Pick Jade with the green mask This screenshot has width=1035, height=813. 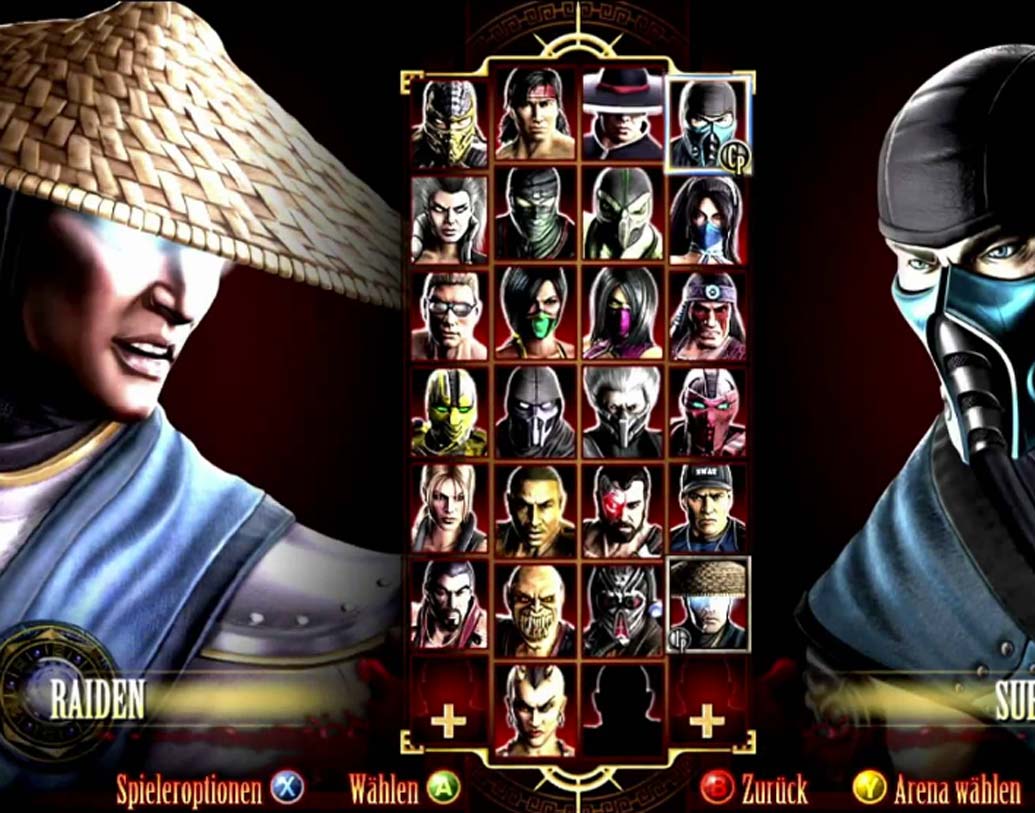tap(535, 316)
